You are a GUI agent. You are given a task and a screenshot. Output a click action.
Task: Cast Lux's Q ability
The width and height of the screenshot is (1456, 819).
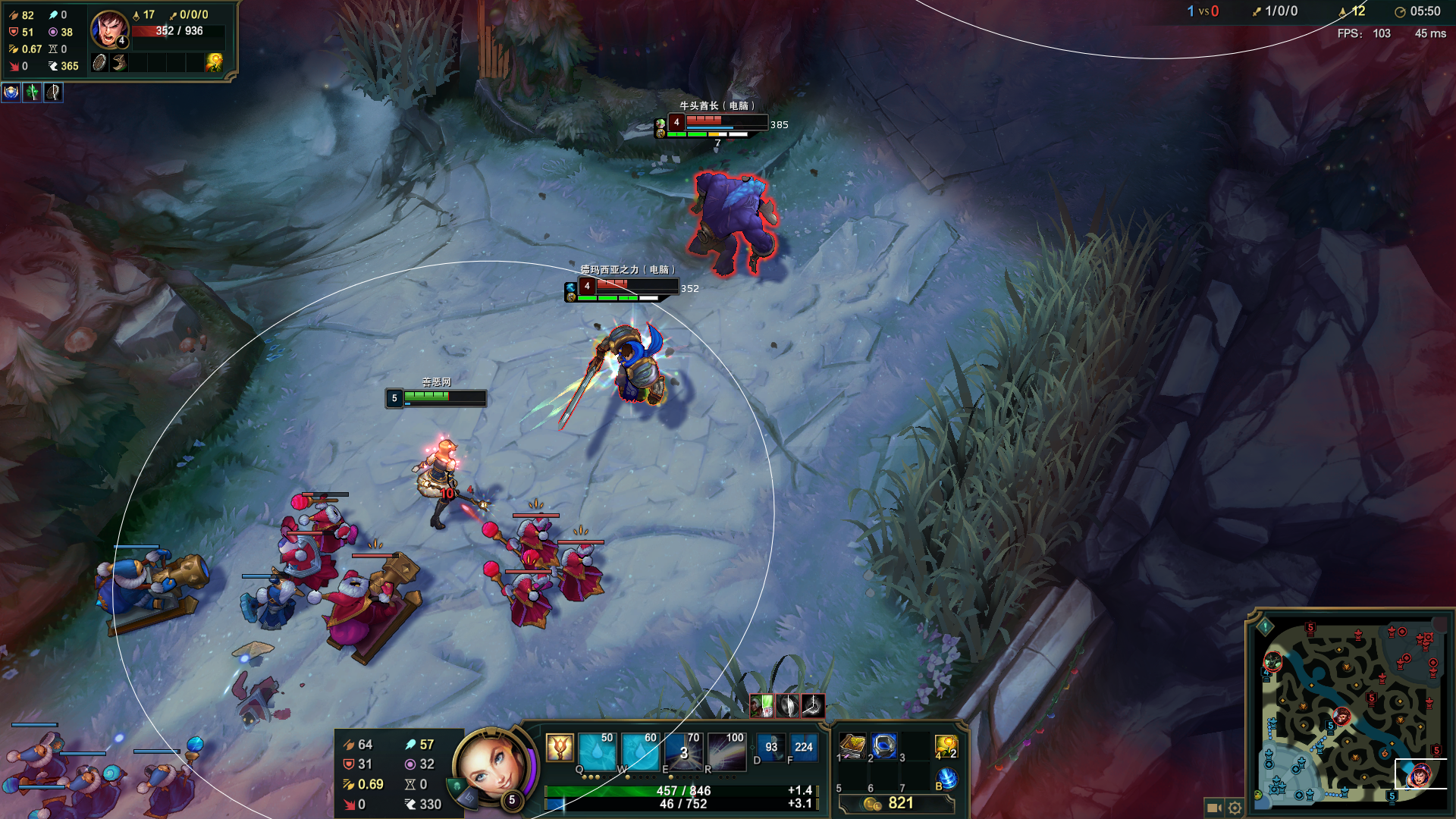(597, 752)
